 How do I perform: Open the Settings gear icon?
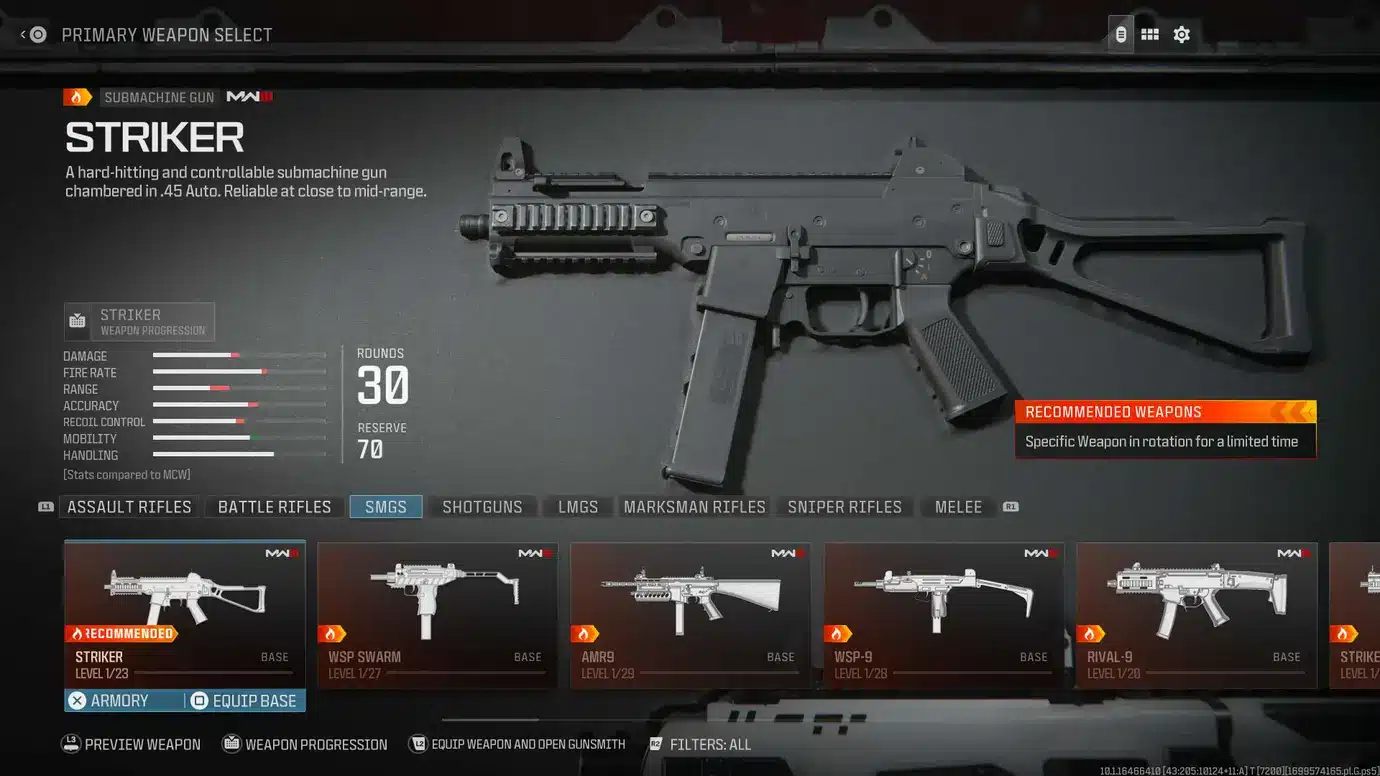click(1181, 33)
